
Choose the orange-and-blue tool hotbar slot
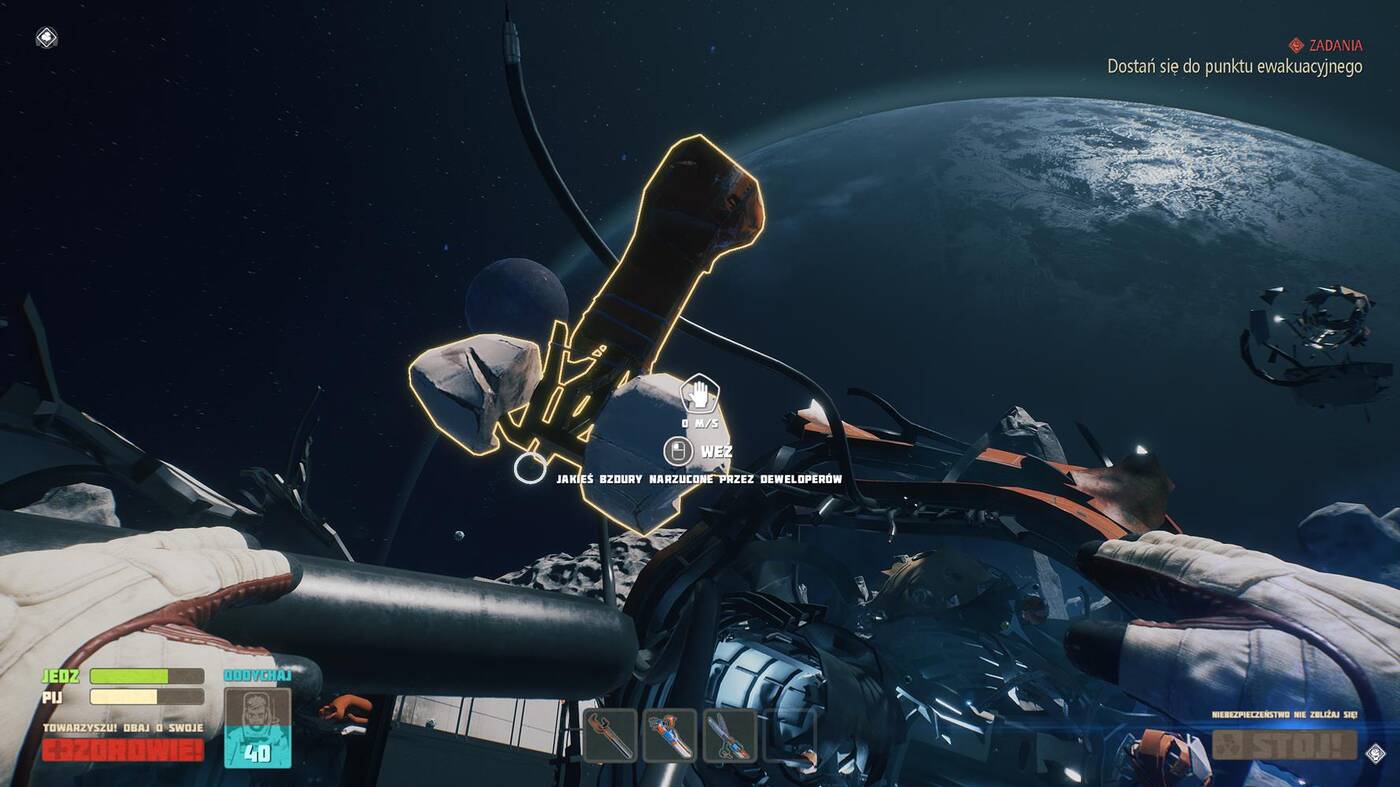670,736
